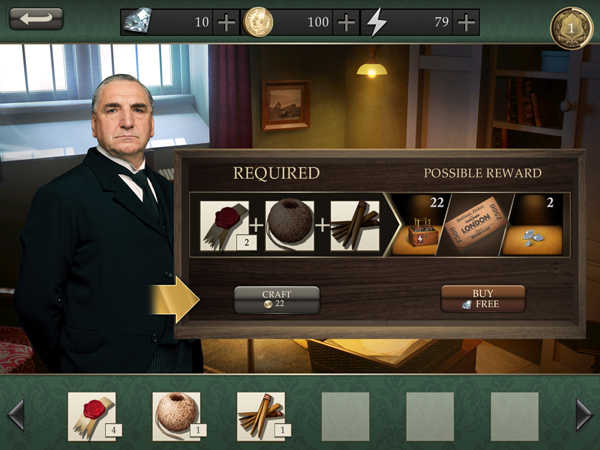Show next inventory items with right arrow
Screen dimensions: 600x450
pos(584,414)
